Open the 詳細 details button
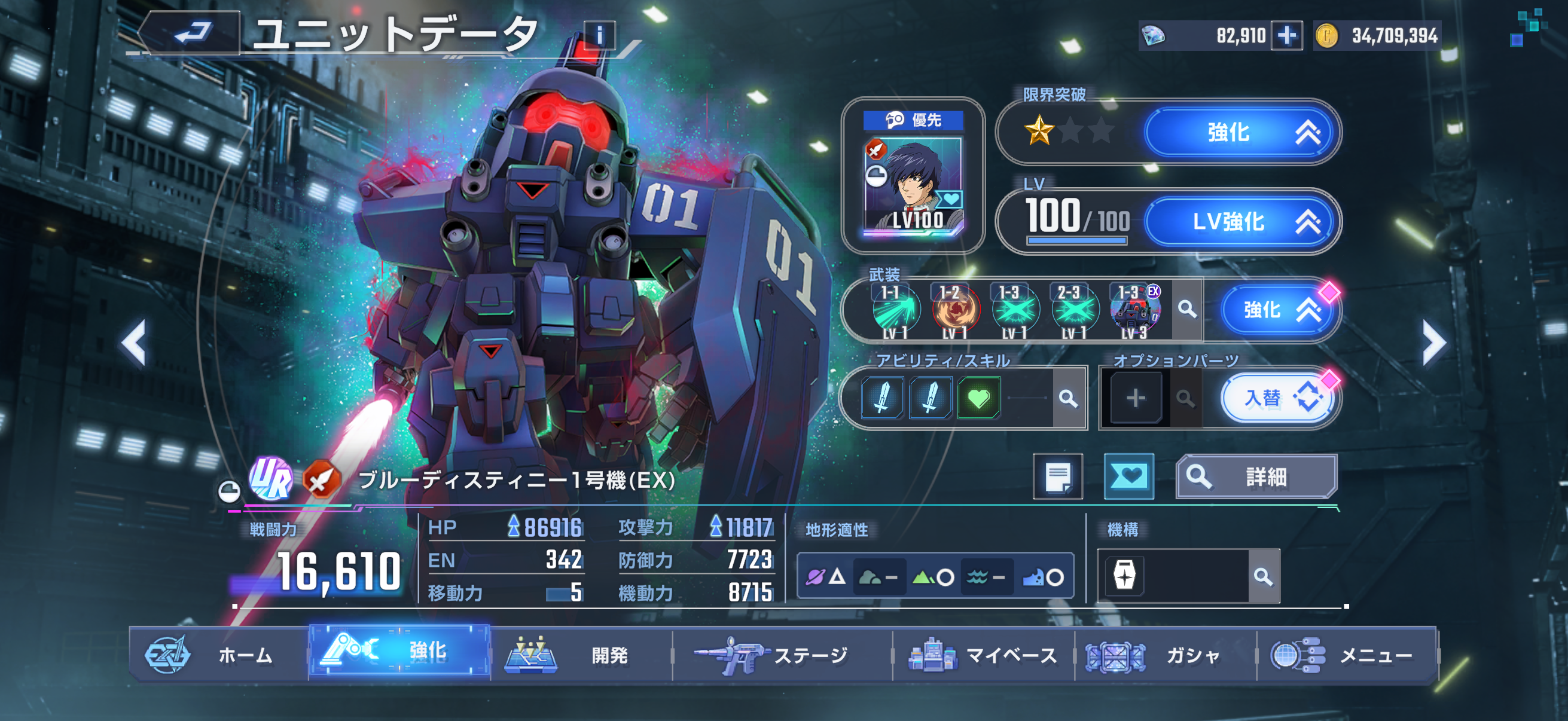This screenshot has width=1568, height=721. click(x=1256, y=476)
